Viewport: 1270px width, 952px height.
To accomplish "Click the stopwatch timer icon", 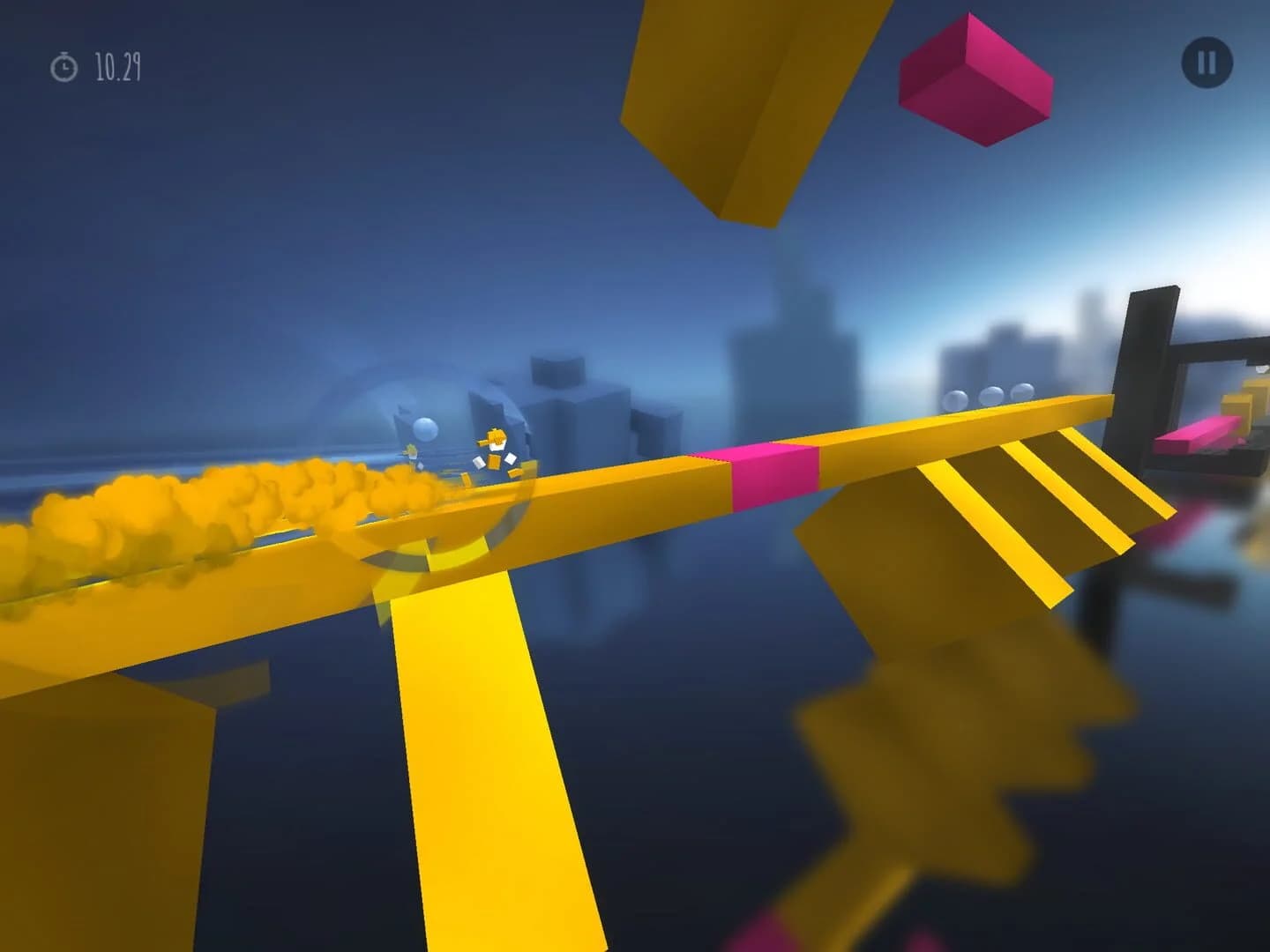I will [x=63, y=63].
